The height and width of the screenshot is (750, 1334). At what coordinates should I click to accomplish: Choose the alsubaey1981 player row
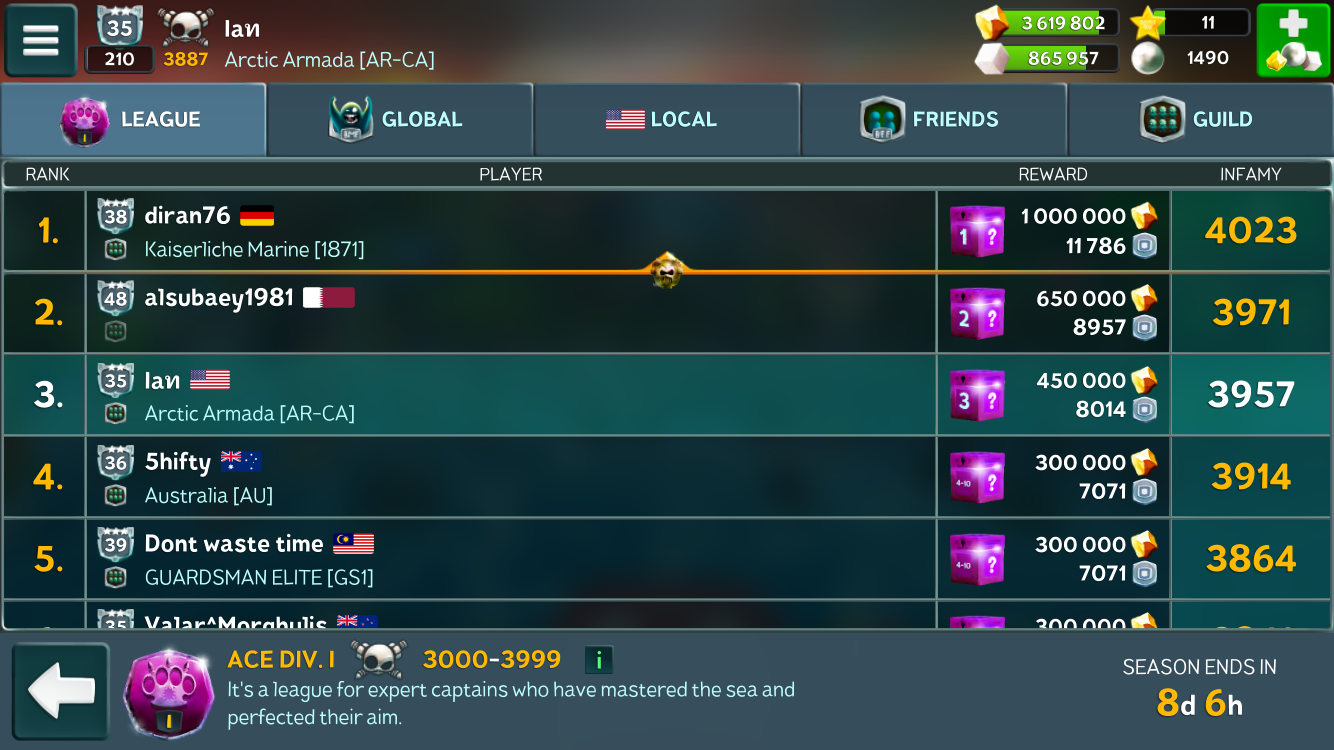[510, 313]
